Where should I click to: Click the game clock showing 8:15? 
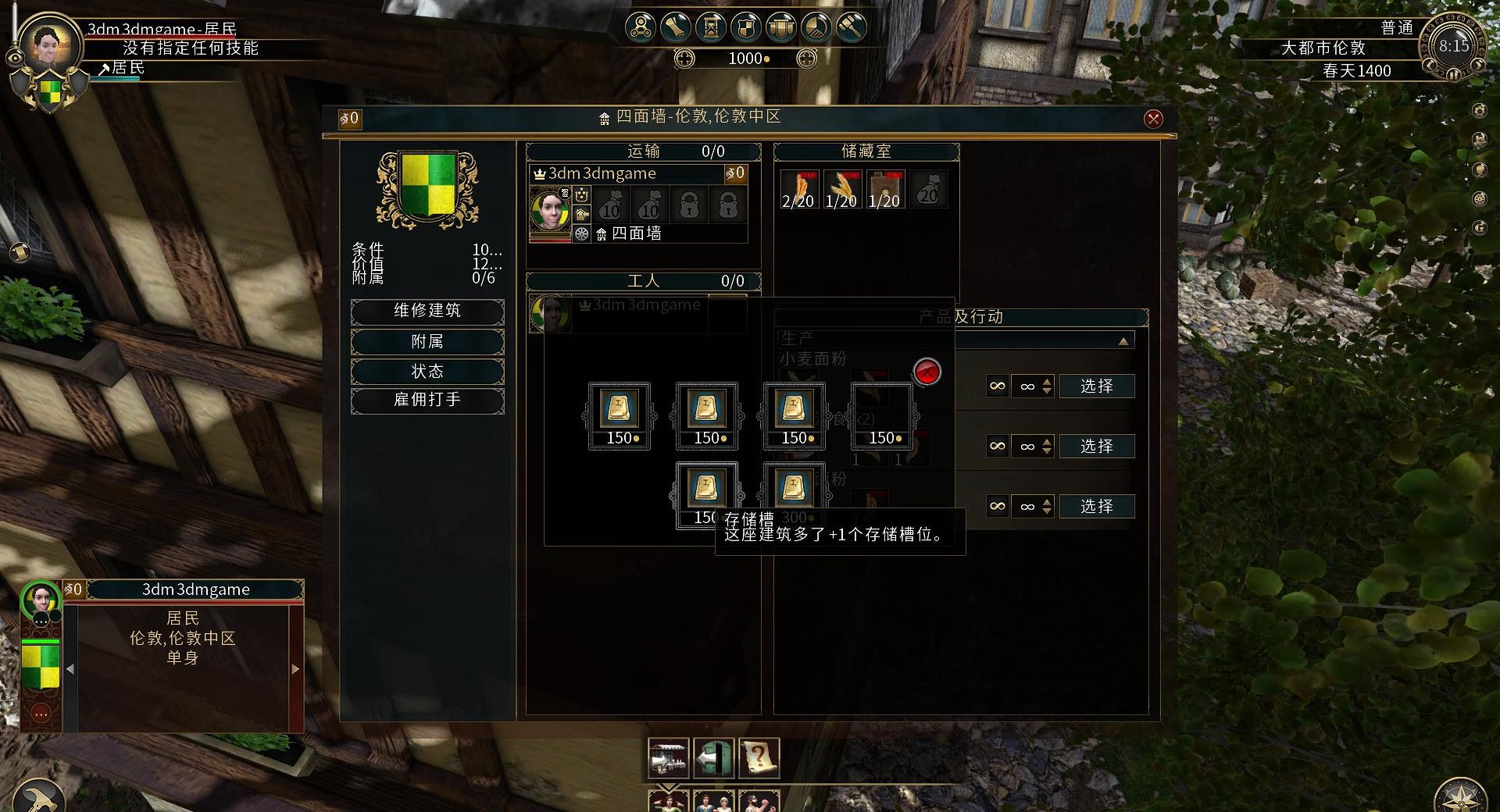coord(1453,47)
